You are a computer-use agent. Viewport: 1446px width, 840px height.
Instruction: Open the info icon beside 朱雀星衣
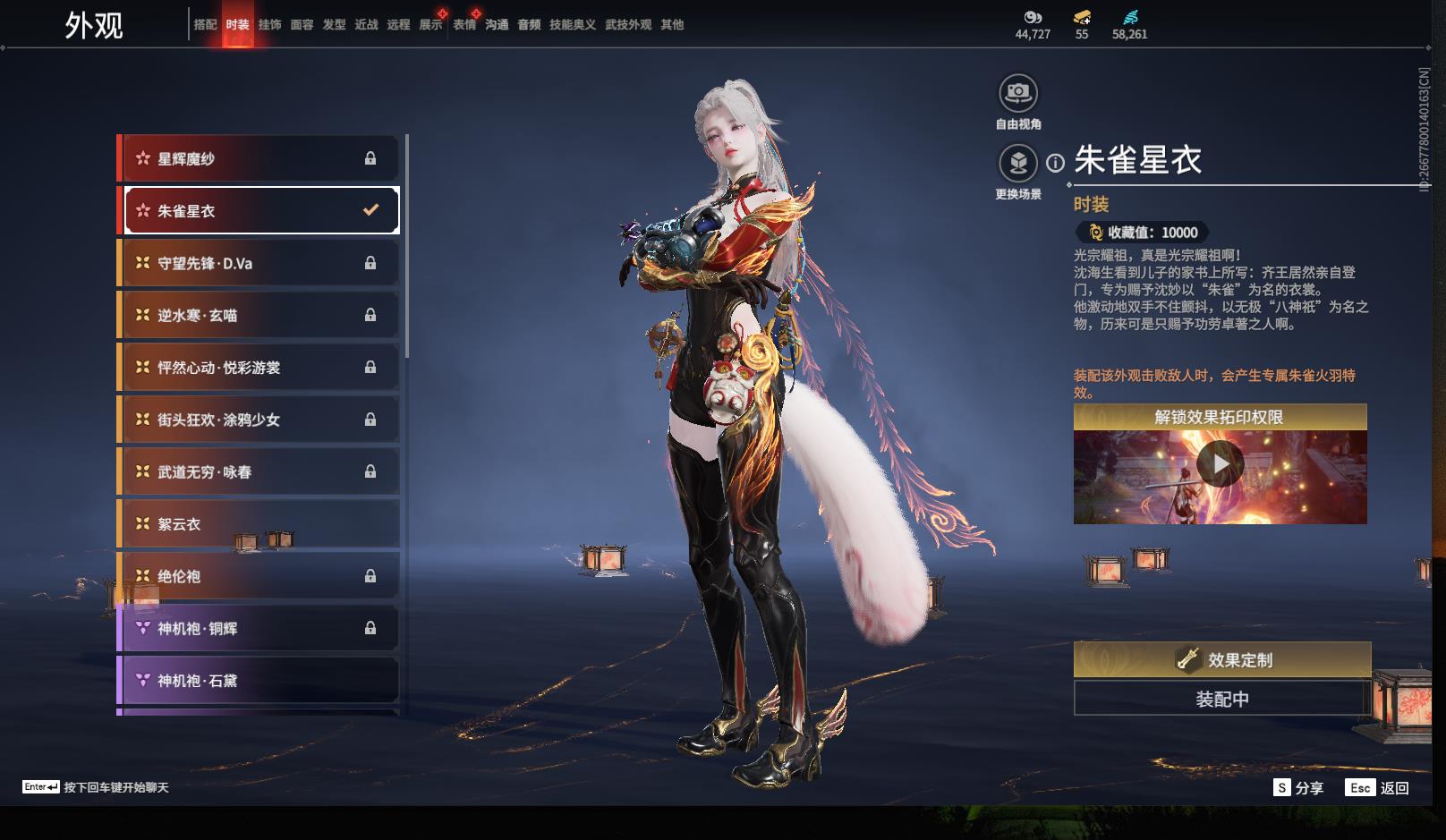coord(1056,163)
